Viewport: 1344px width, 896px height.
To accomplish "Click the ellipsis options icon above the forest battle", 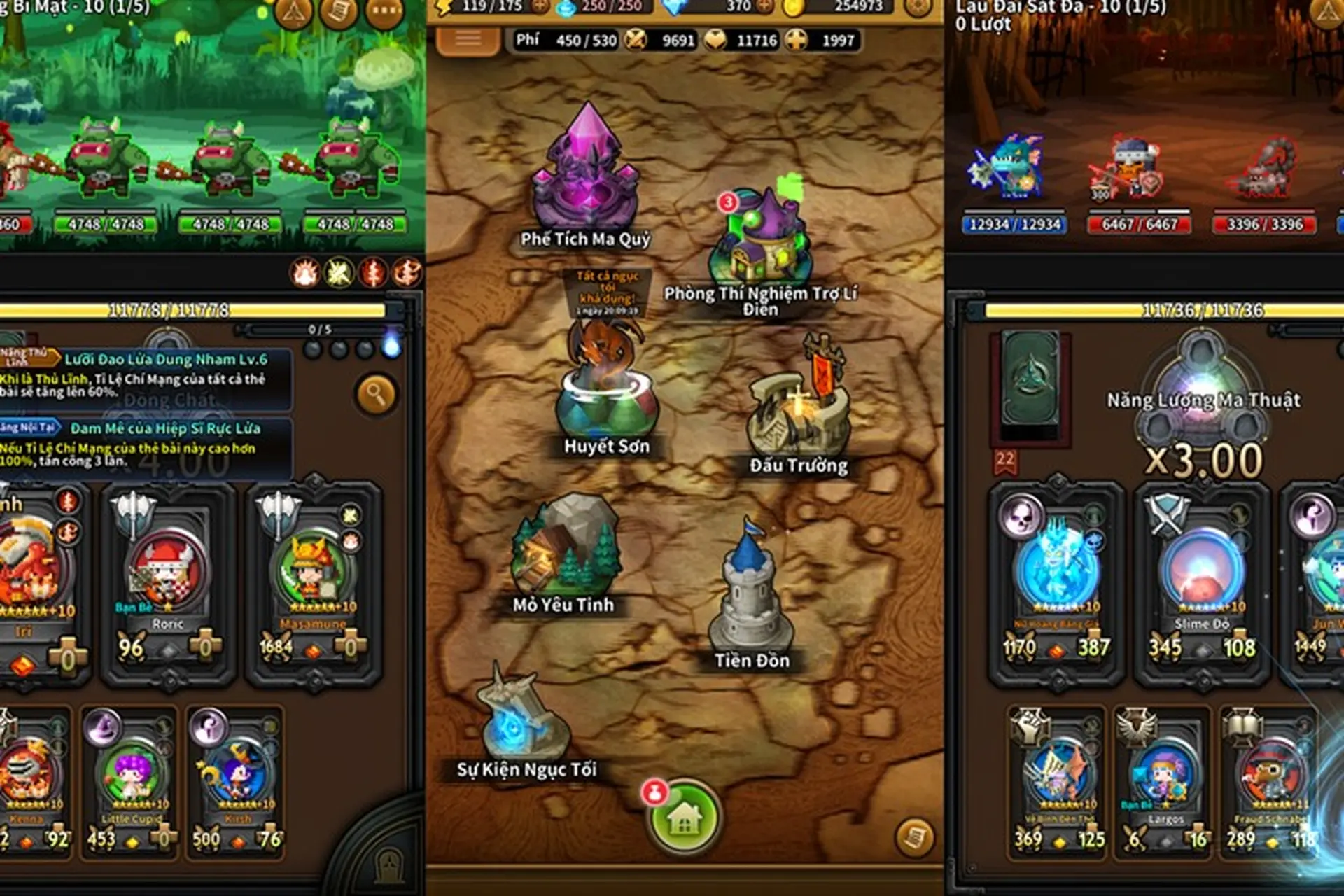I will coord(384,11).
